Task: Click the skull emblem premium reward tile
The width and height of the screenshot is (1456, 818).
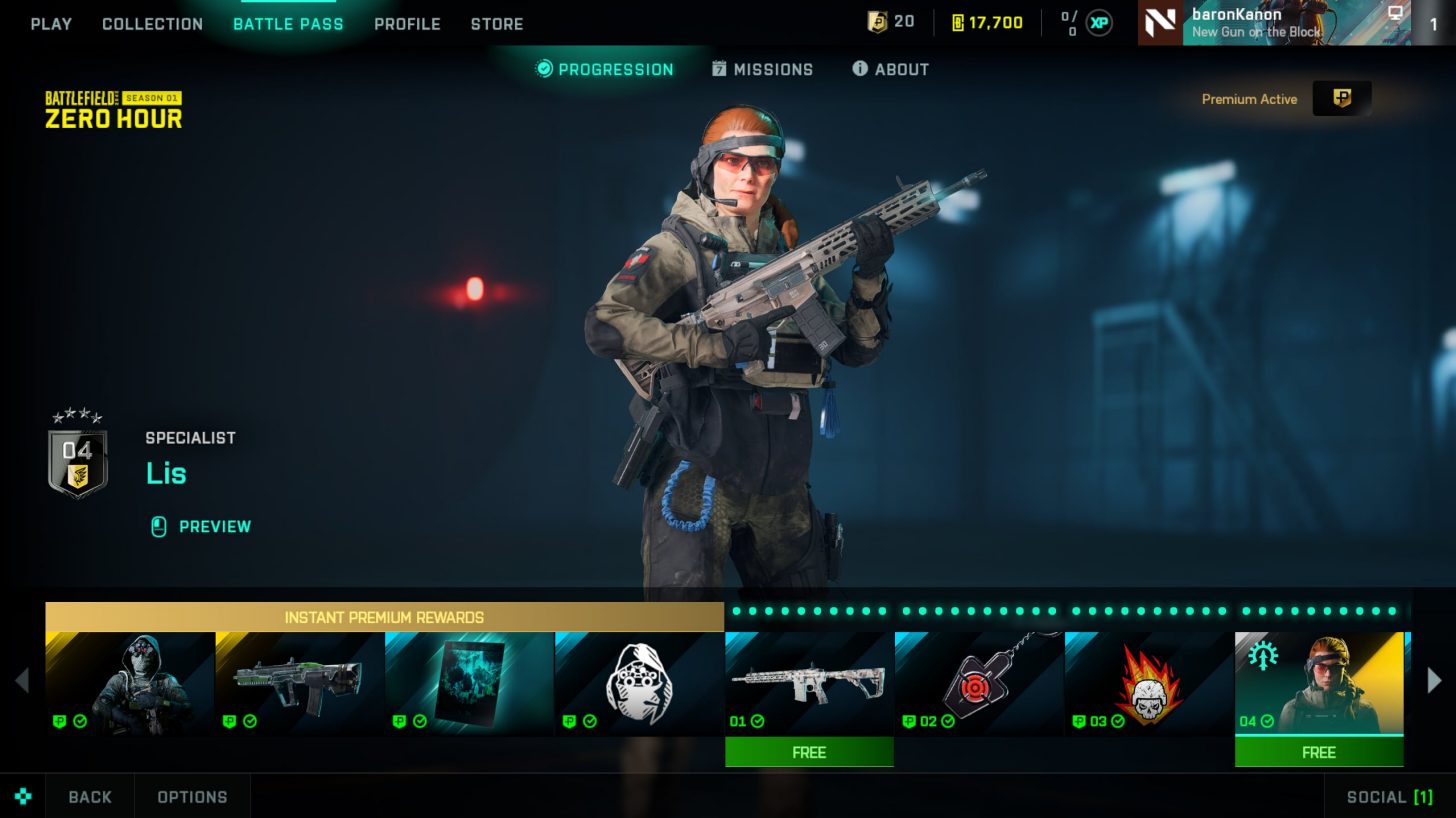Action: pyautogui.click(x=639, y=683)
